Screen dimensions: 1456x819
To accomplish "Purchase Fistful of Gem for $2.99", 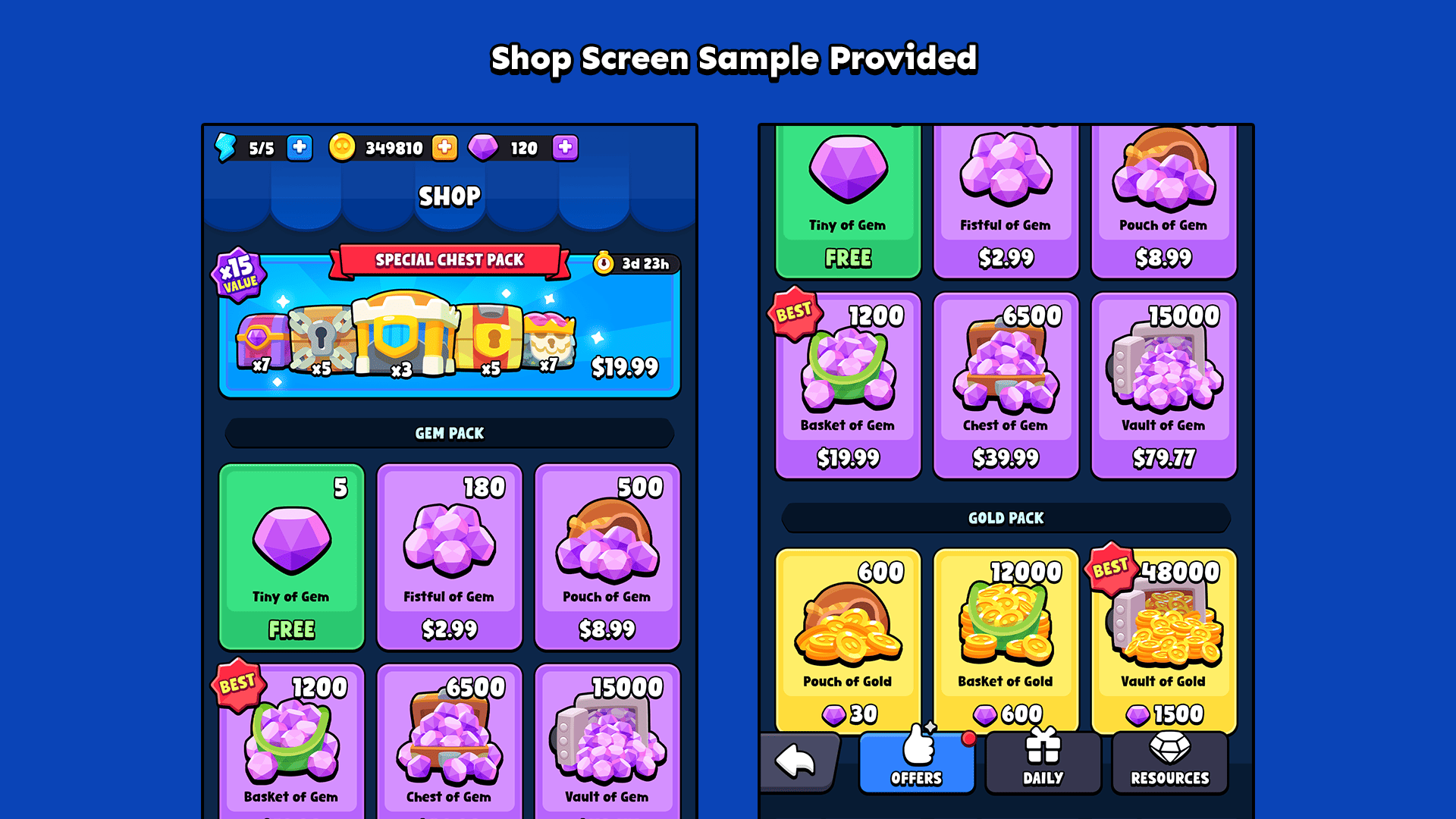I will coord(449,556).
